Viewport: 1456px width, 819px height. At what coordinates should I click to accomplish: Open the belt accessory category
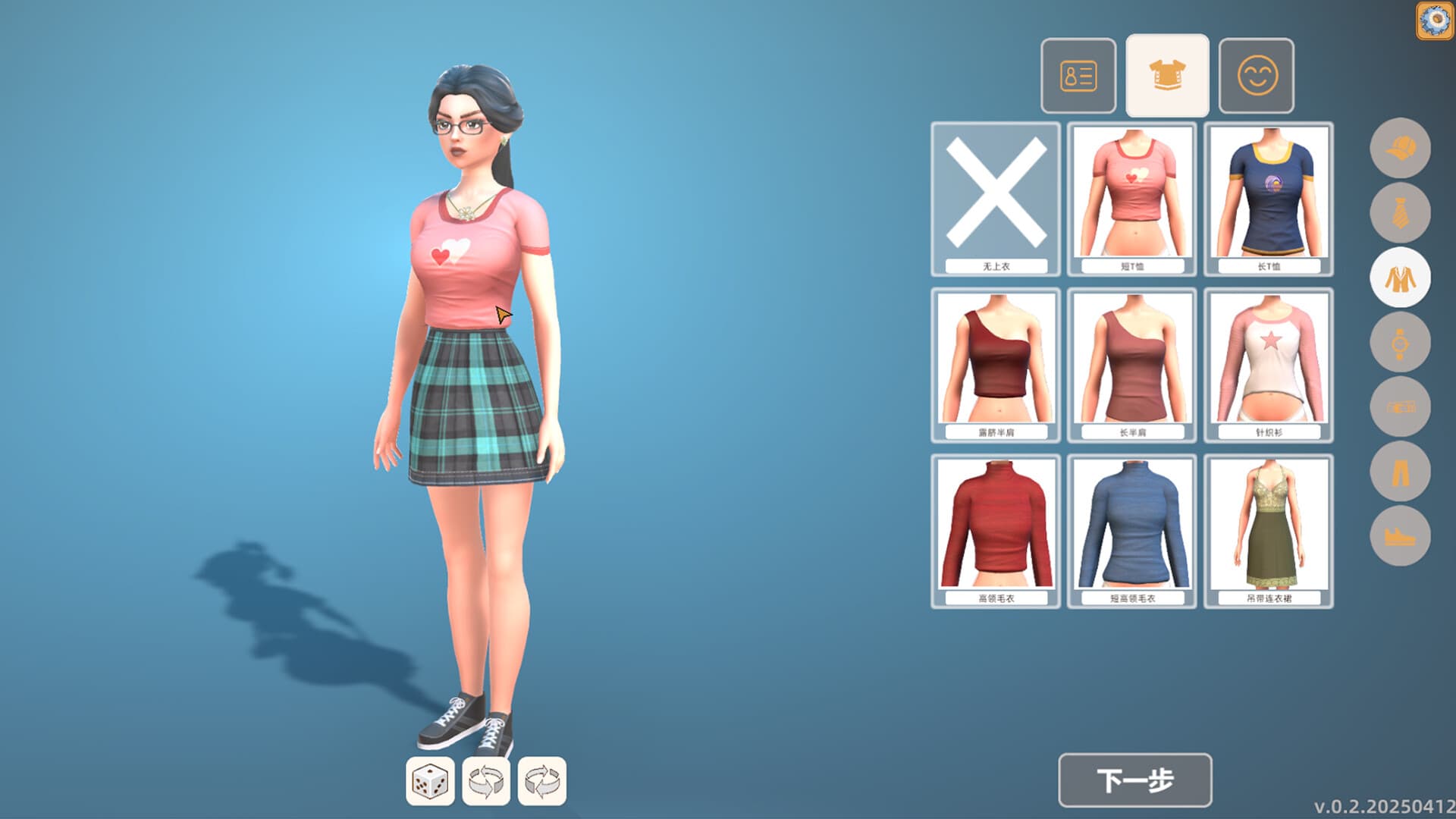pyautogui.click(x=1401, y=409)
